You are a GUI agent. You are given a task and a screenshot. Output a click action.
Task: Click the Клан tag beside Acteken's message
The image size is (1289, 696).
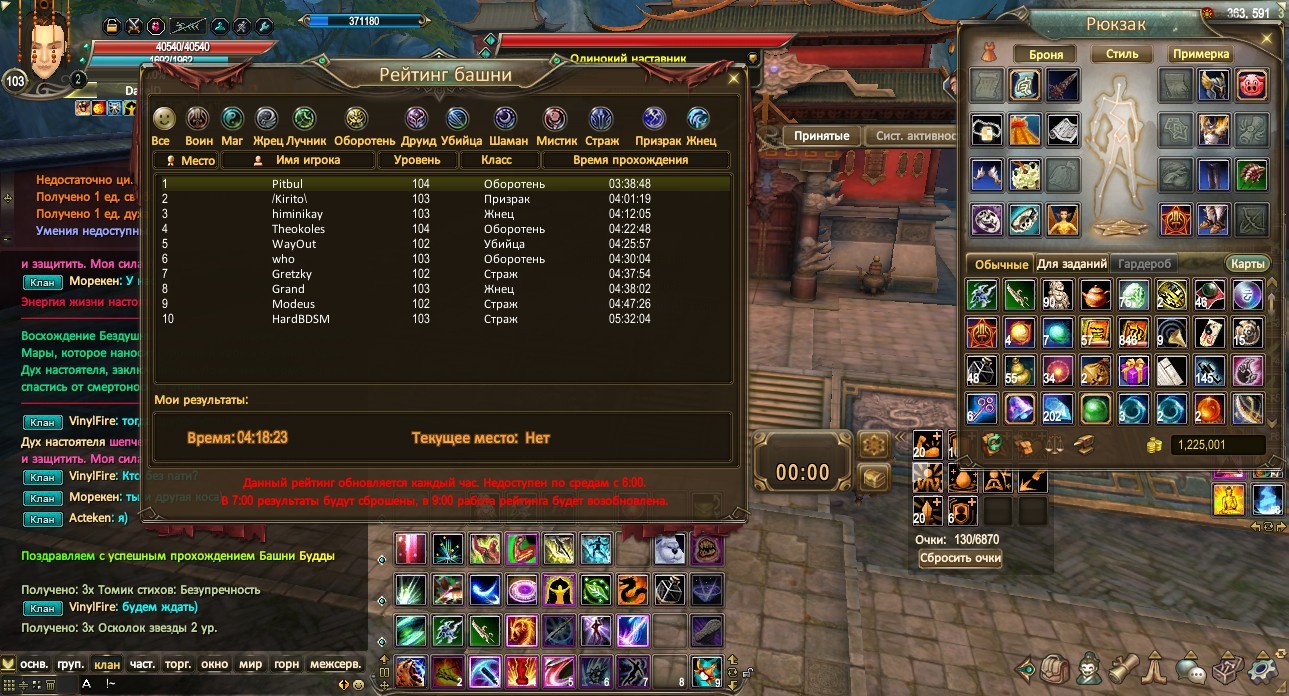click(42, 519)
